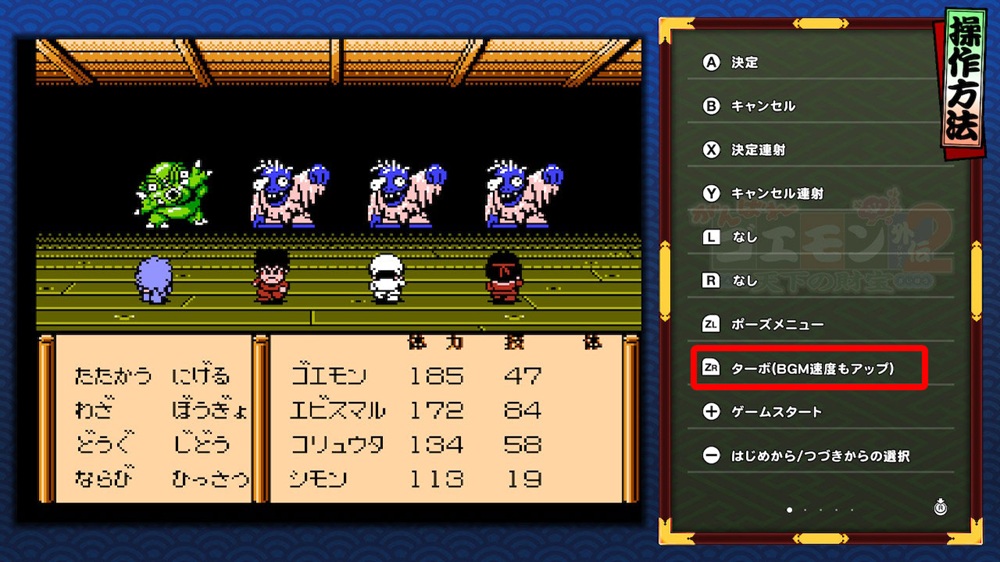Viewport: 1000px width, 562px height.
Task: Activate じどう auto-battle
Action: [x=201, y=444]
